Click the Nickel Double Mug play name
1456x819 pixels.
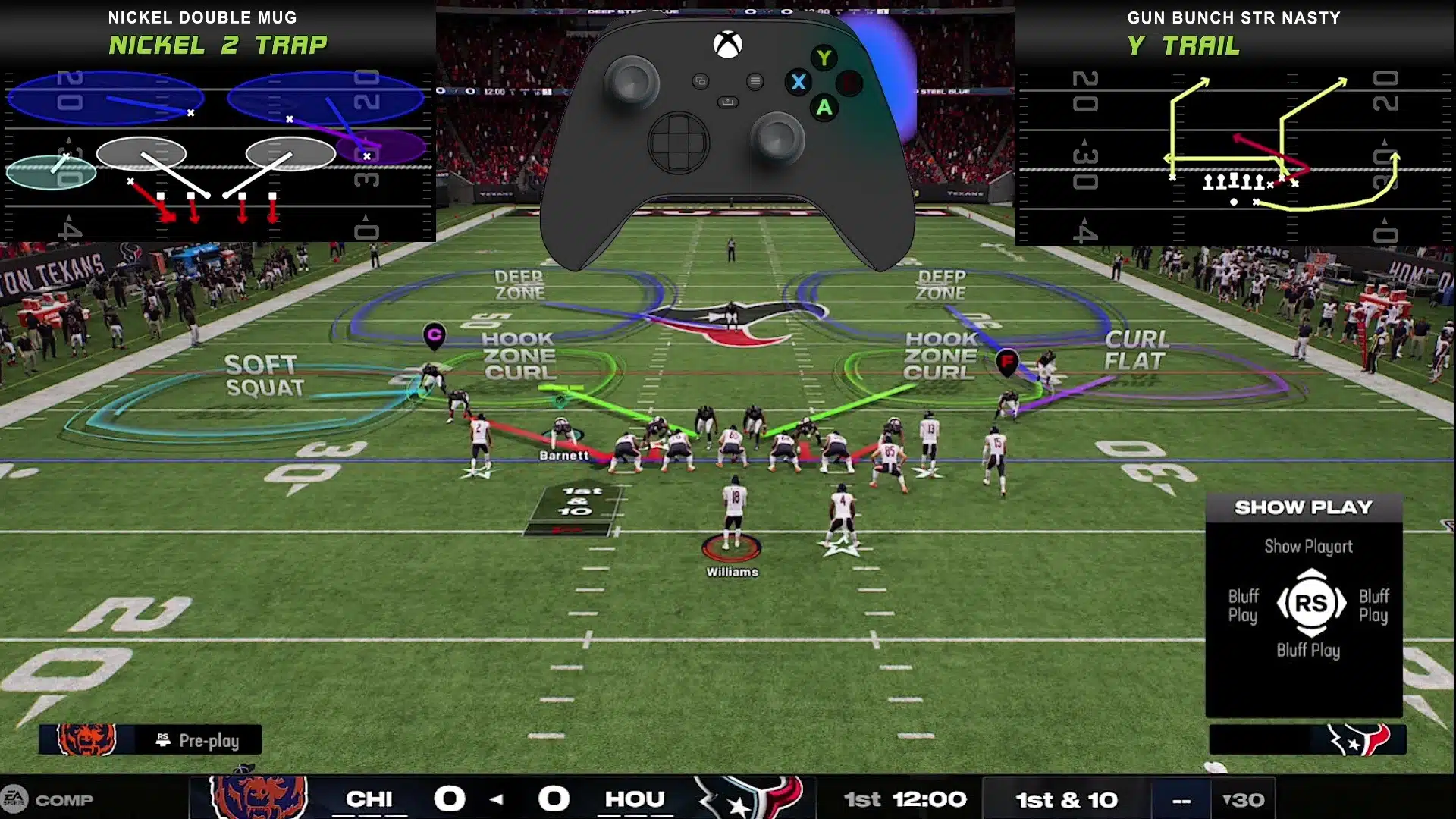click(203, 17)
